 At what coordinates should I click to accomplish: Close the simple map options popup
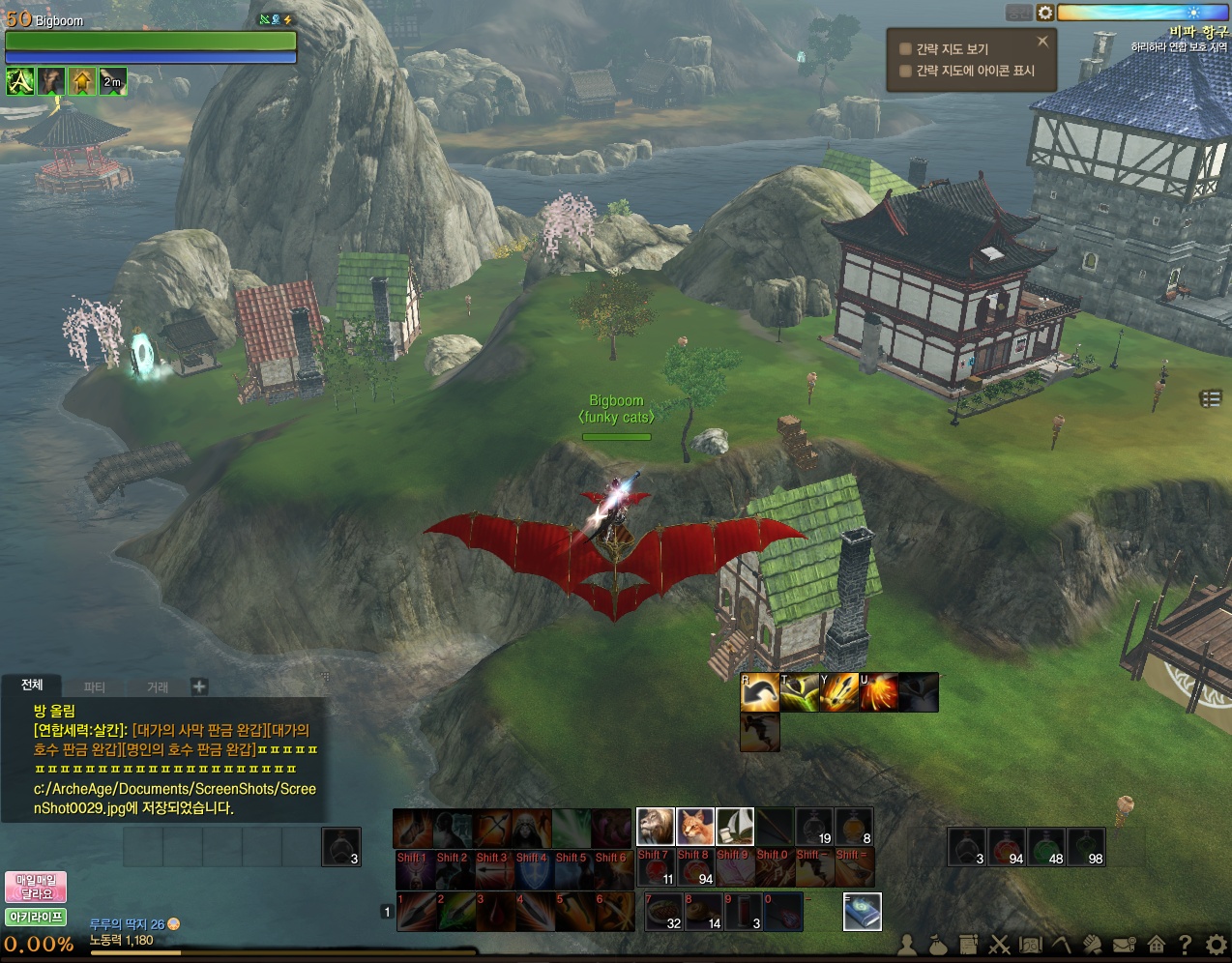click(x=1042, y=42)
